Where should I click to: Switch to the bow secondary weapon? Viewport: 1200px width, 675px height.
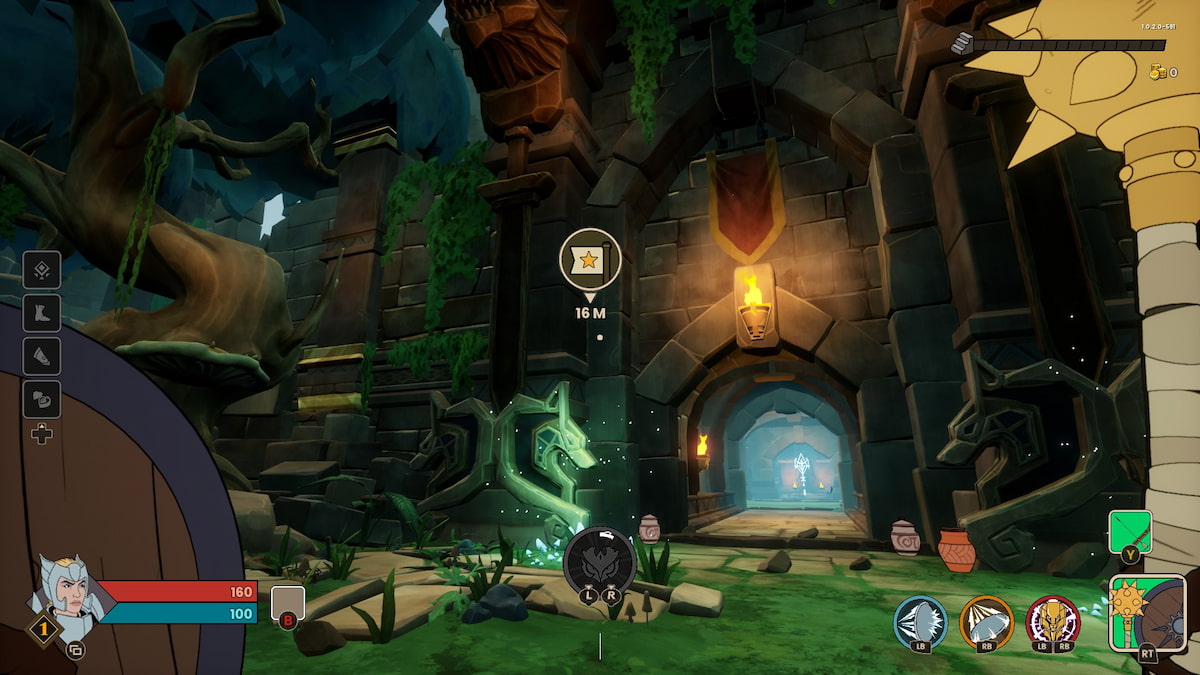1130,532
